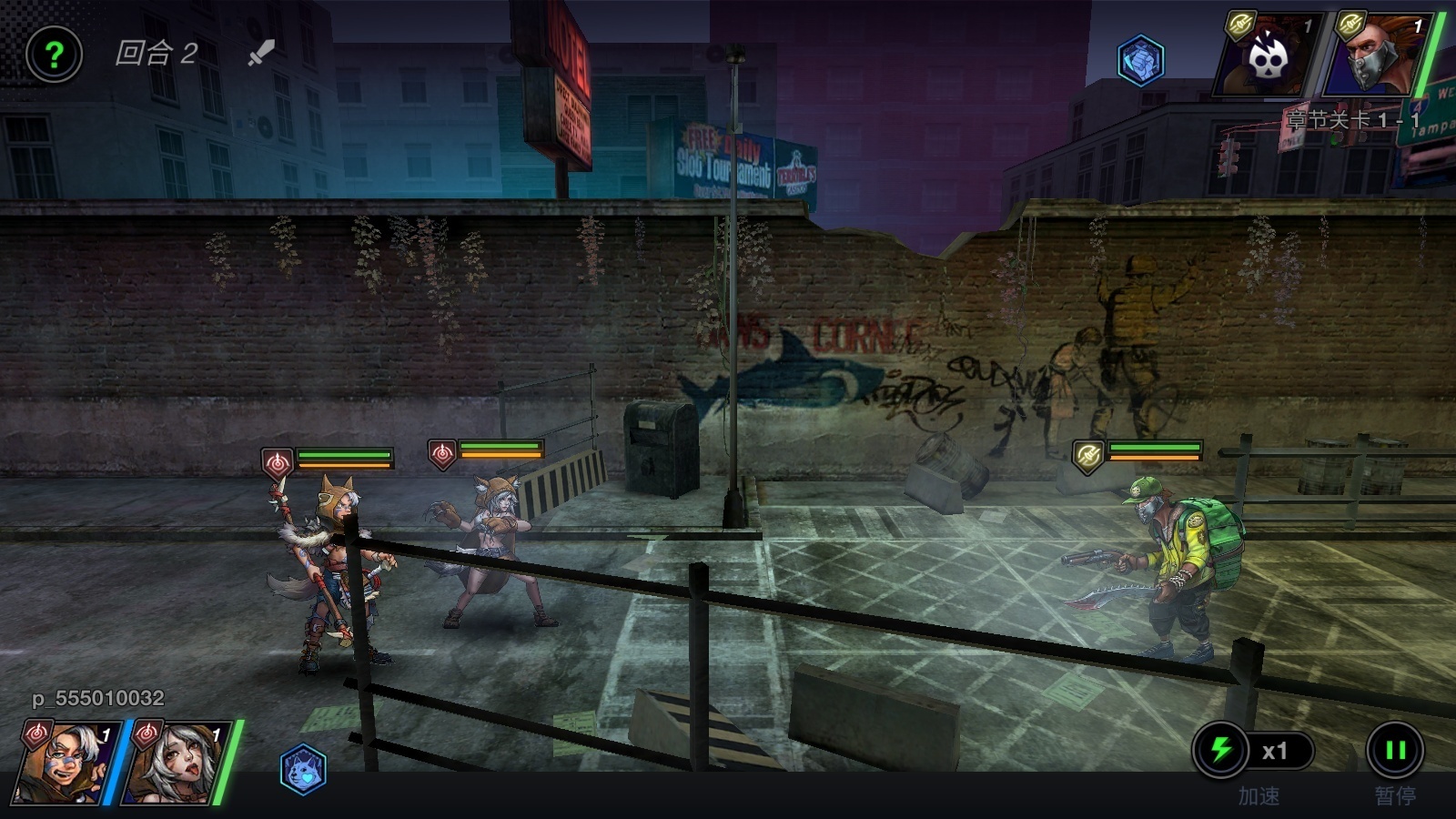Tap the blue fist hexagon enemy skill icon
This screenshot has width=1456, height=819.
[x=1140, y=60]
